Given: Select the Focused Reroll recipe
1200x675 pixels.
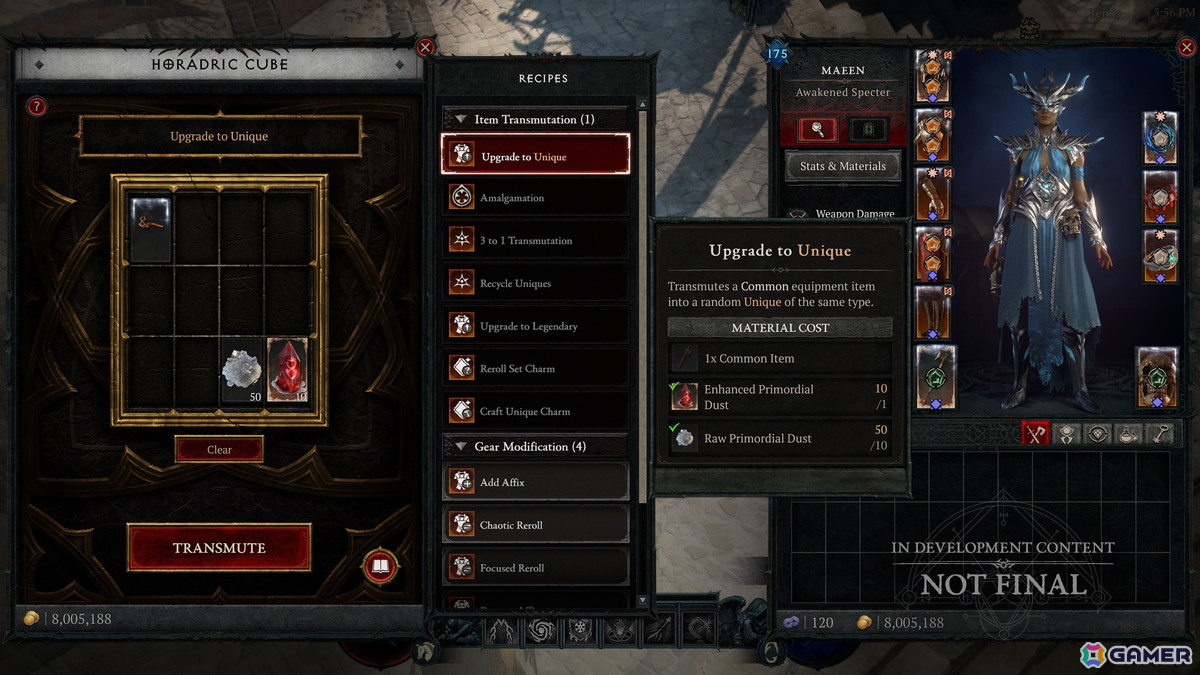Looking at the screenshot, I should point(535,568).
